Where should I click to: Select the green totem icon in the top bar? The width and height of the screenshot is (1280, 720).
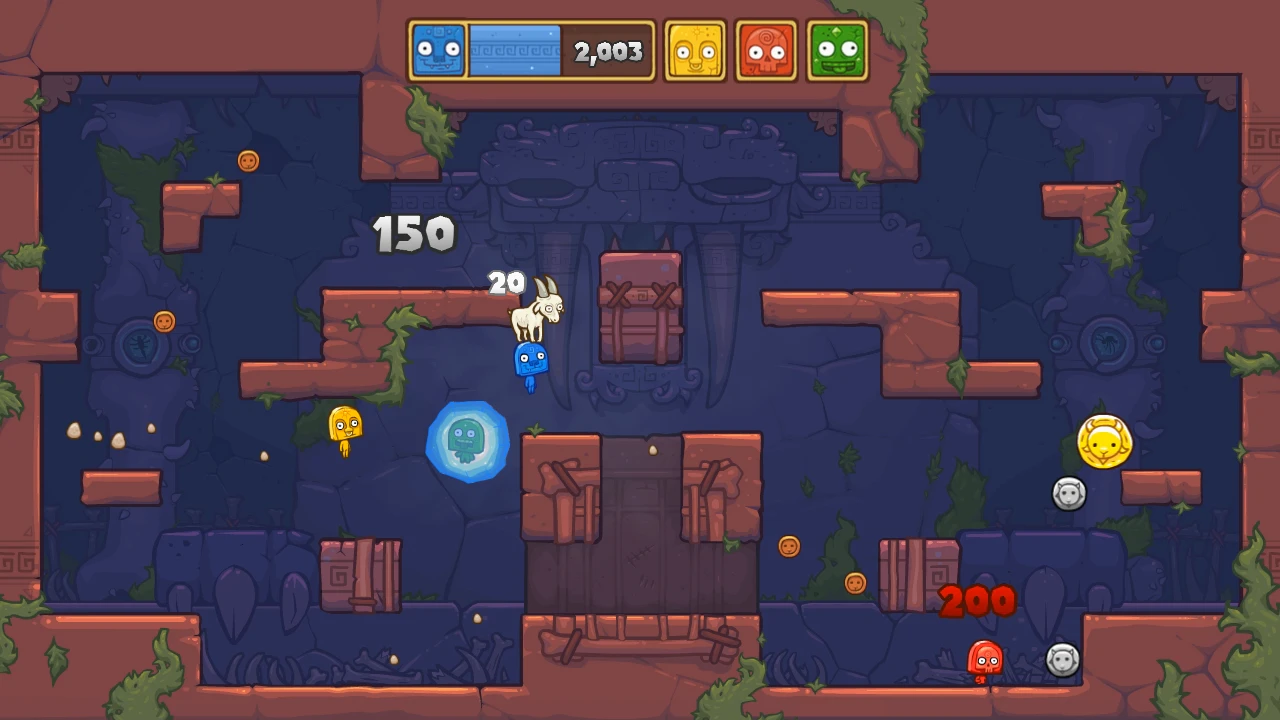(x=838, y=49)
